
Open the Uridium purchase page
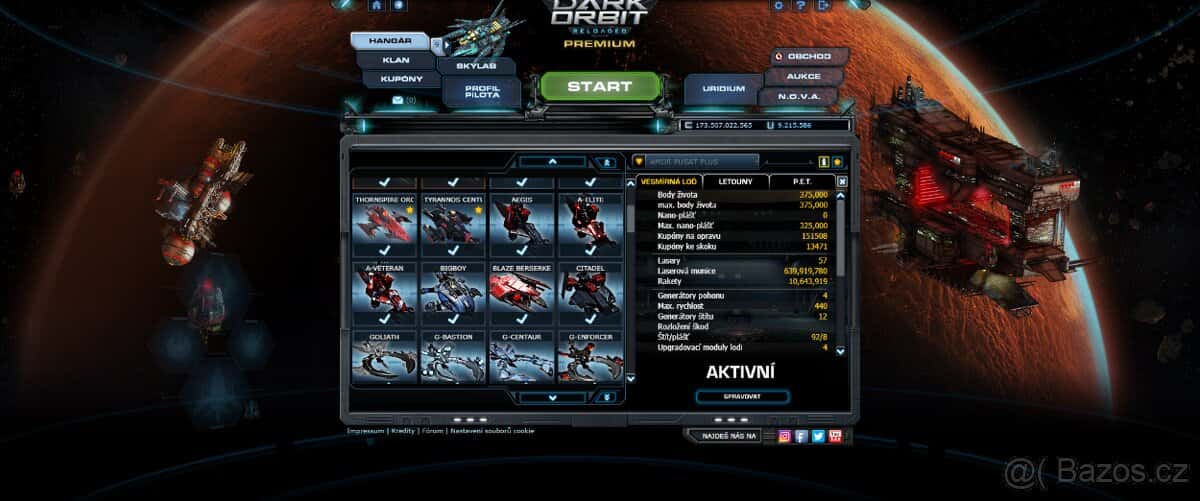tap(723, 89)
